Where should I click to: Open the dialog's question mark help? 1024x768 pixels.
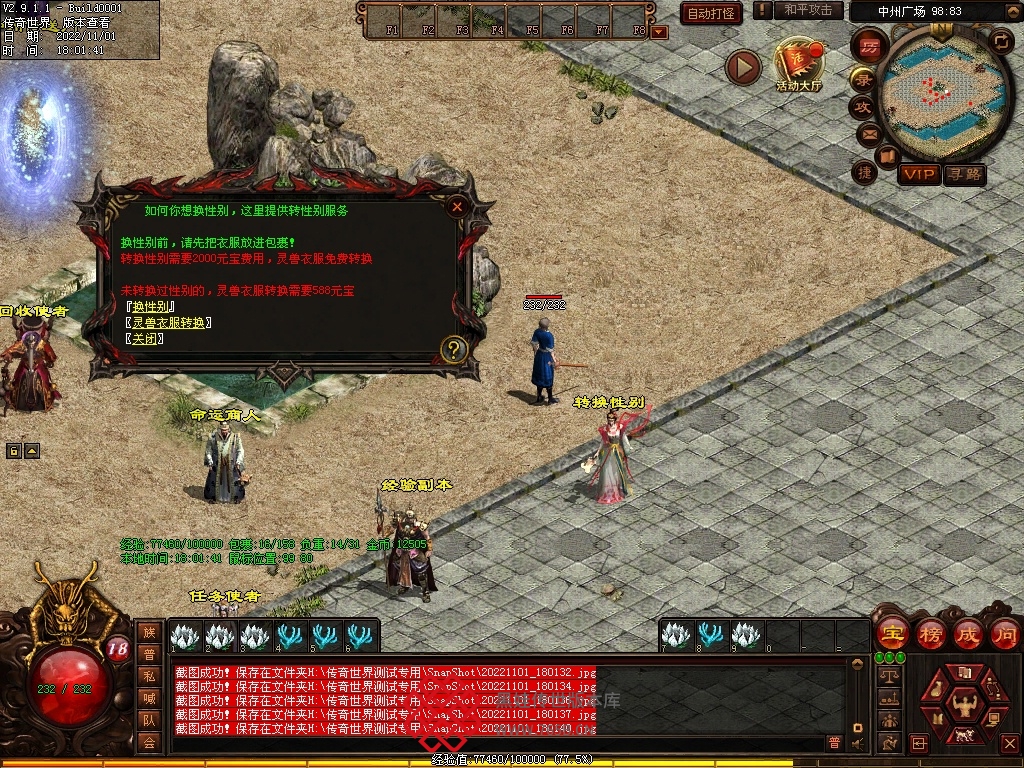click(454, 349)
